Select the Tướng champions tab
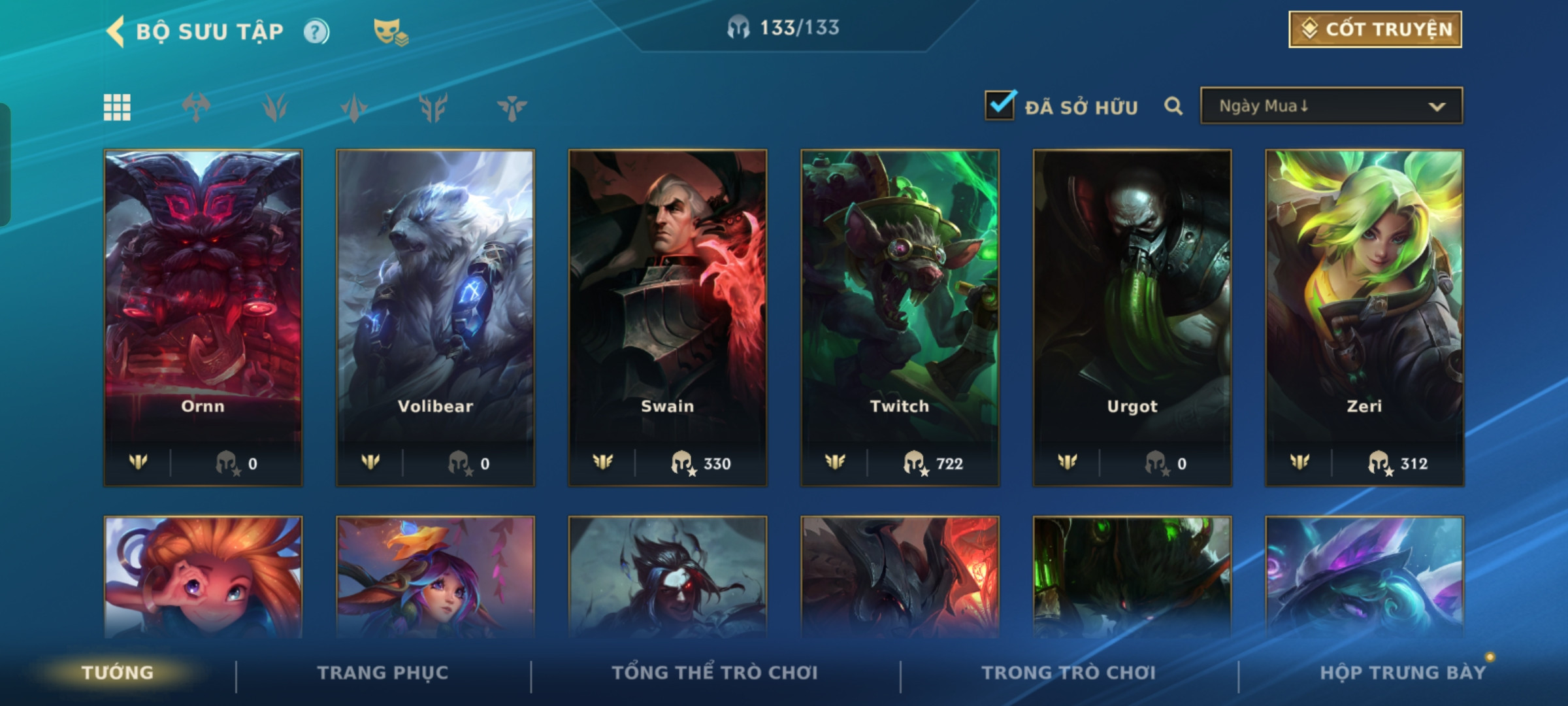Viewport: 1568px width, 706px height. pos(118,673)
